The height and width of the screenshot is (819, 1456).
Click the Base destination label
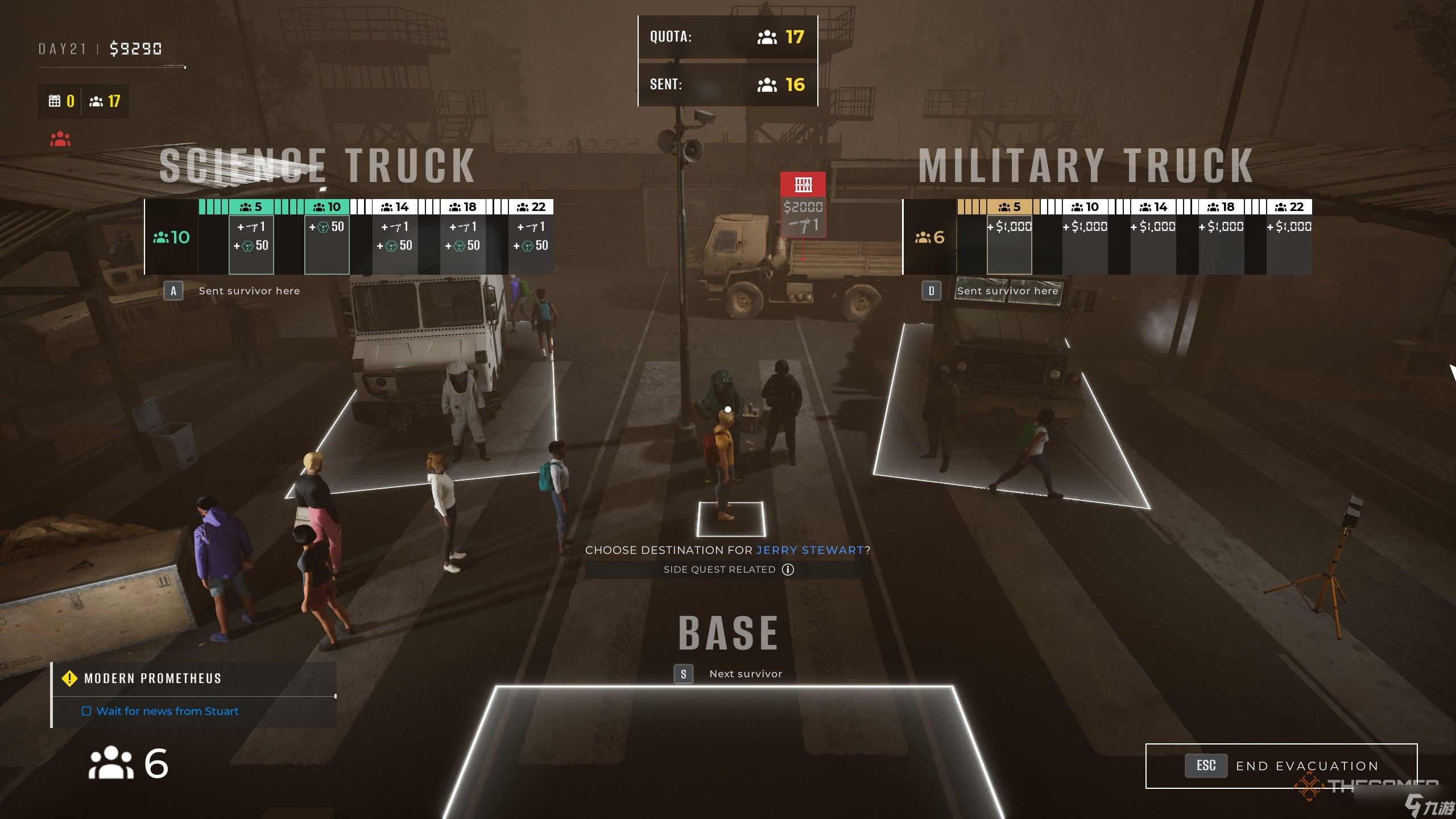728,634
